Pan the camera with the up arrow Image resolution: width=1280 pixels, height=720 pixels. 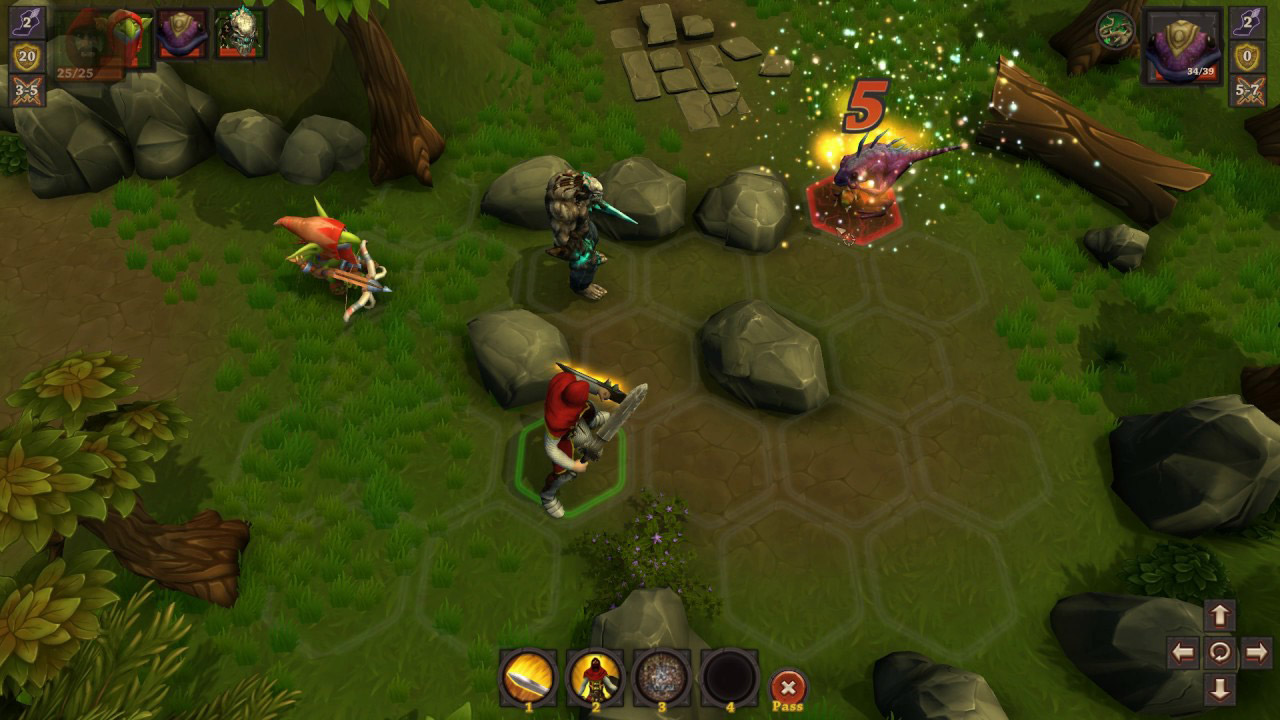click(1220, 616)
